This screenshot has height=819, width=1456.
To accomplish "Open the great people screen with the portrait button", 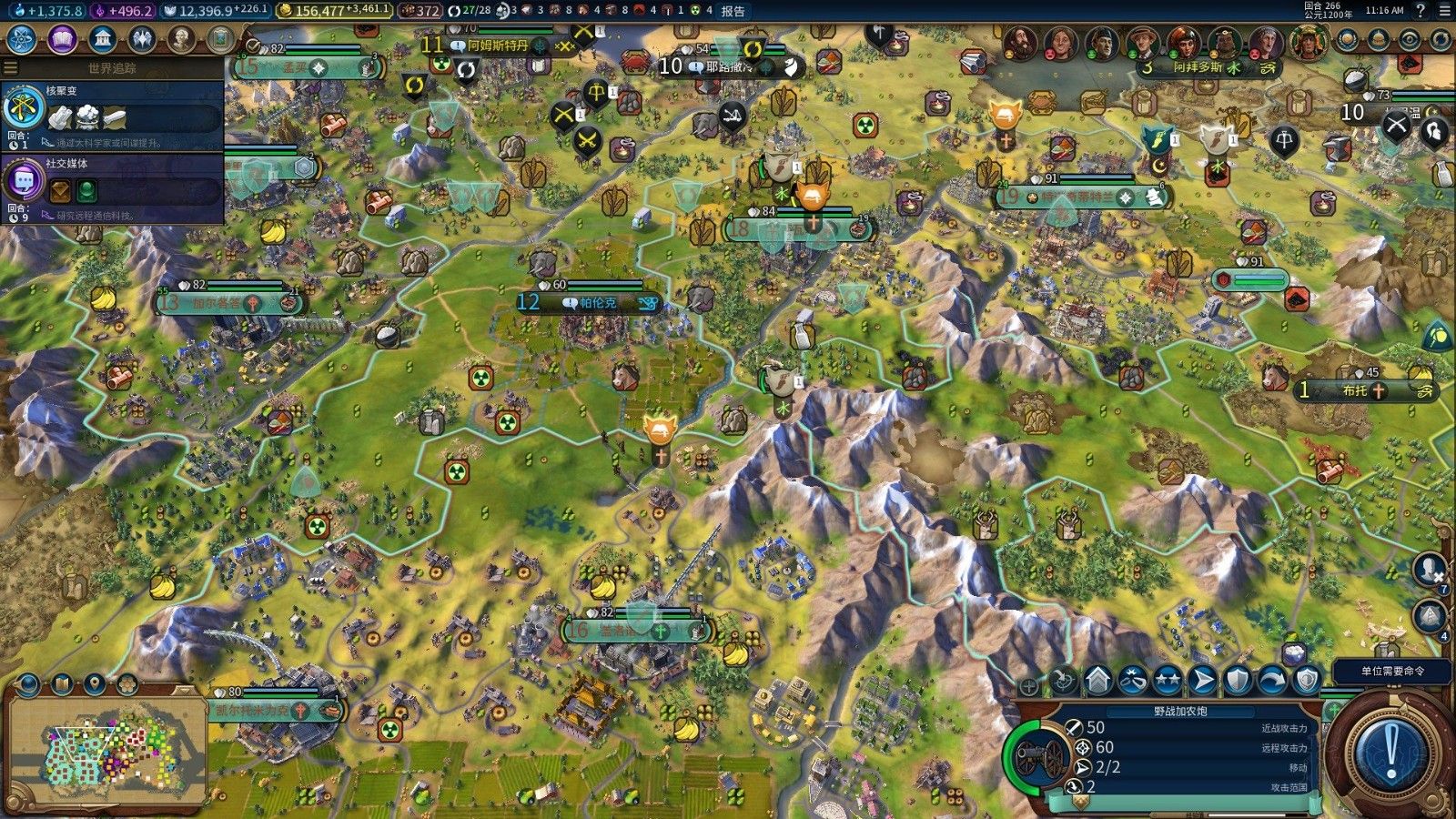I will point(182,39).
